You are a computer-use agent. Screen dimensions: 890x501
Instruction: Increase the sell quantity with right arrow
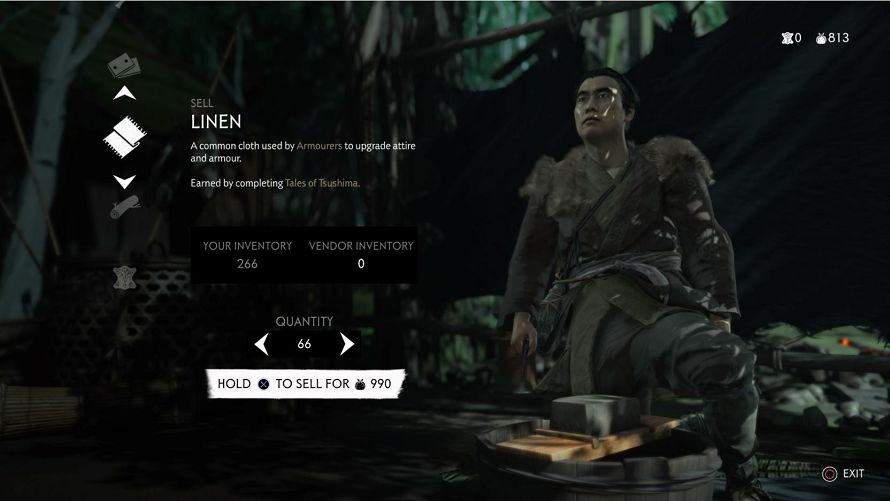click(347, 344)
